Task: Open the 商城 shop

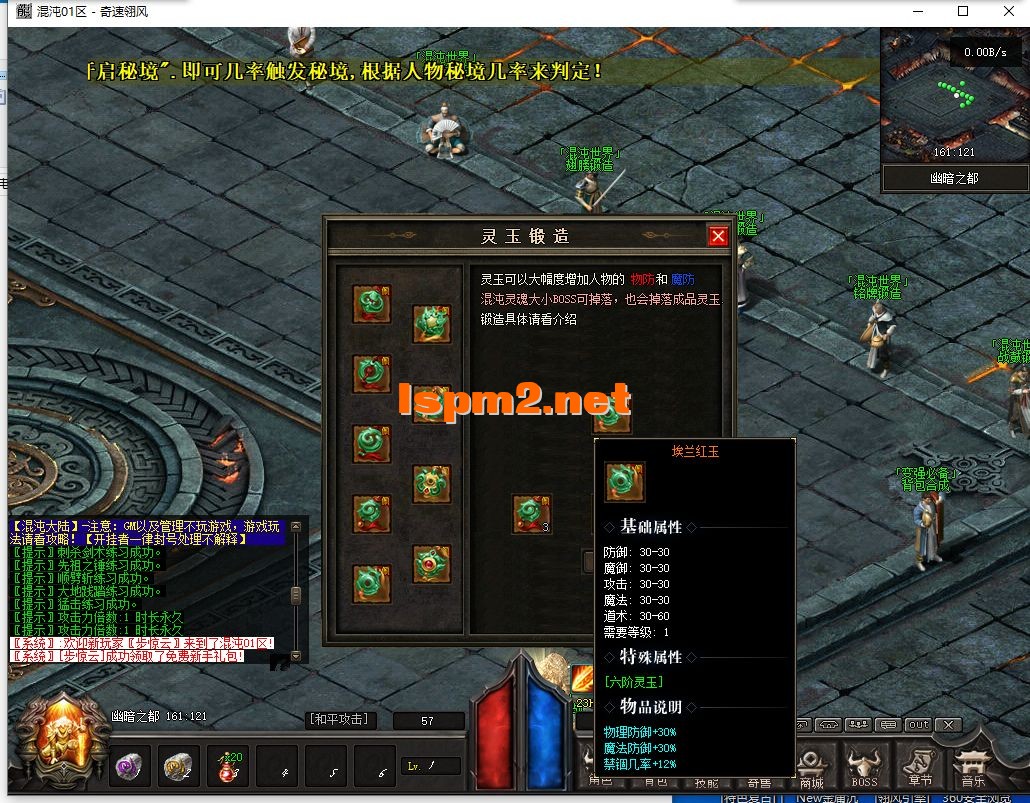Action: coord(812,765)
